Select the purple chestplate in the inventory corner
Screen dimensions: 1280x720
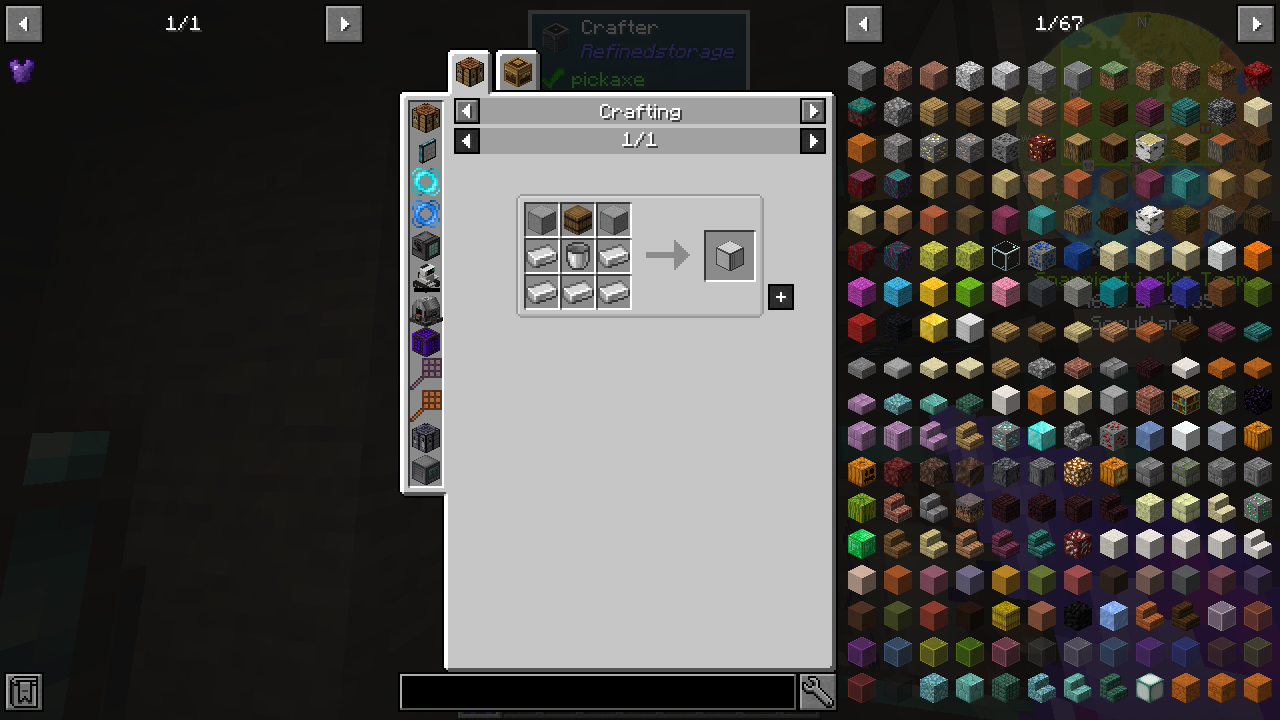click(22, 70)
